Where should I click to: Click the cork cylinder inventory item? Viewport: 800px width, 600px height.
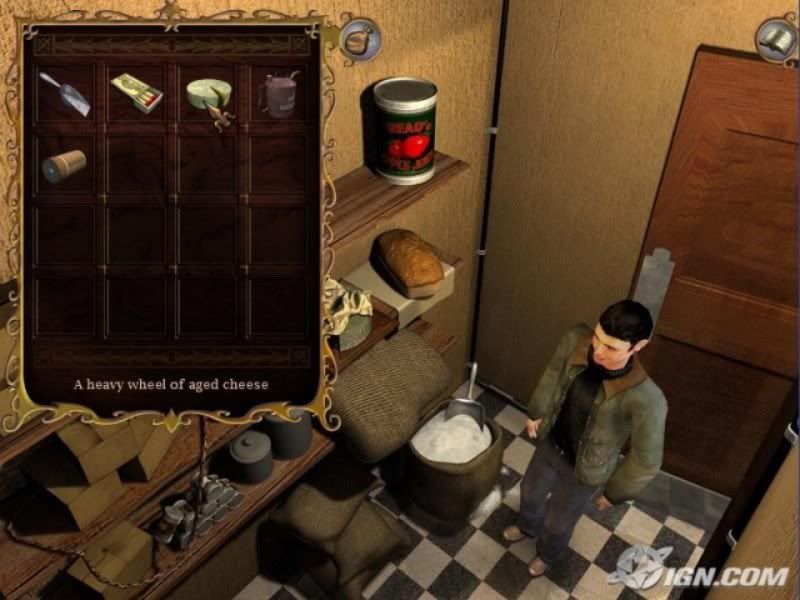[65, 165]
